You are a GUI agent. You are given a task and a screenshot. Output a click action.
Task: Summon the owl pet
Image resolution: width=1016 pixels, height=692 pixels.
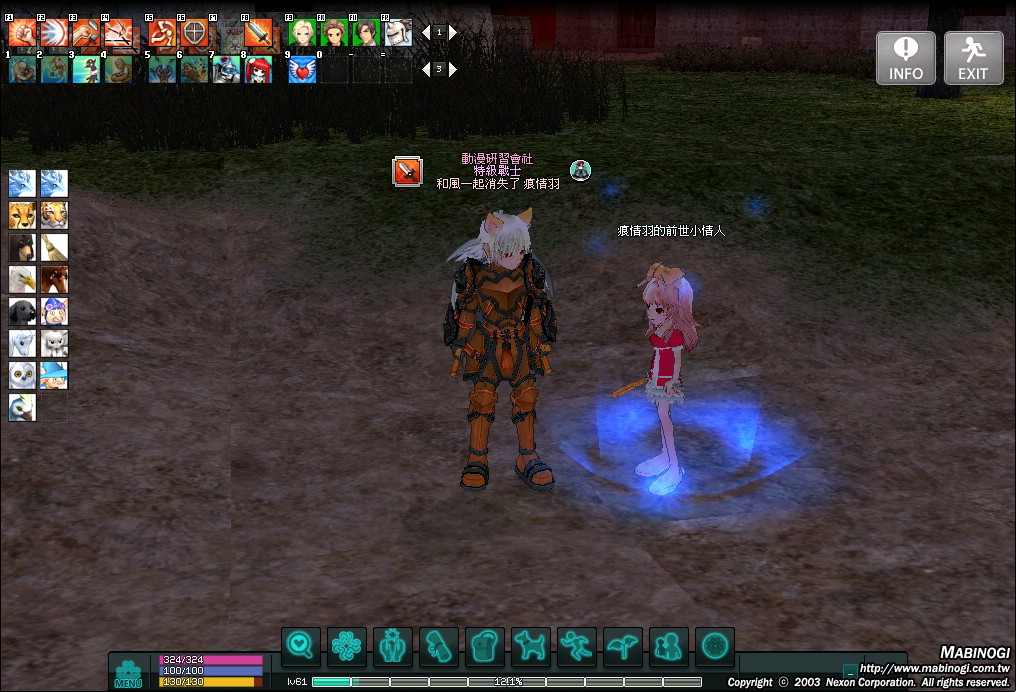(22, 375)
